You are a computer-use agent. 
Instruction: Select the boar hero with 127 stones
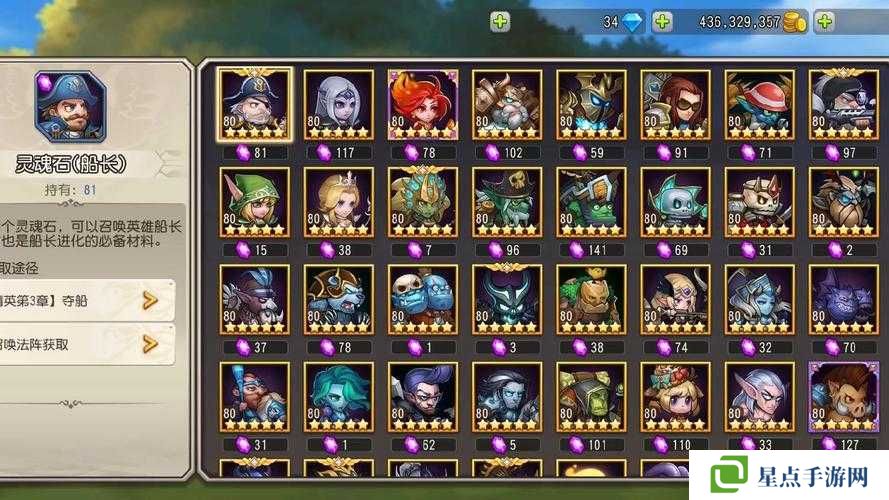pyautogui.click(x=843, y=396)
